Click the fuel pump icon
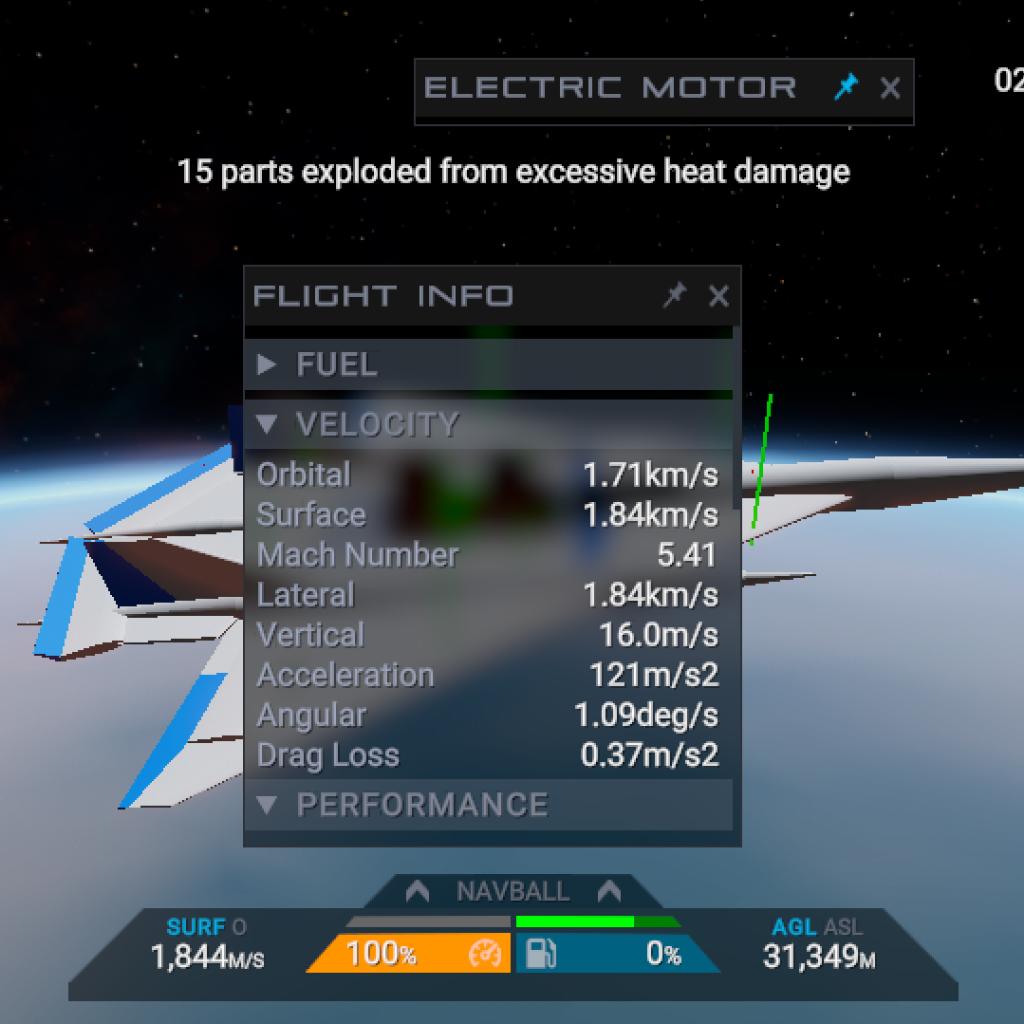The image size is (1024, 1024). [x=541, y=955]
